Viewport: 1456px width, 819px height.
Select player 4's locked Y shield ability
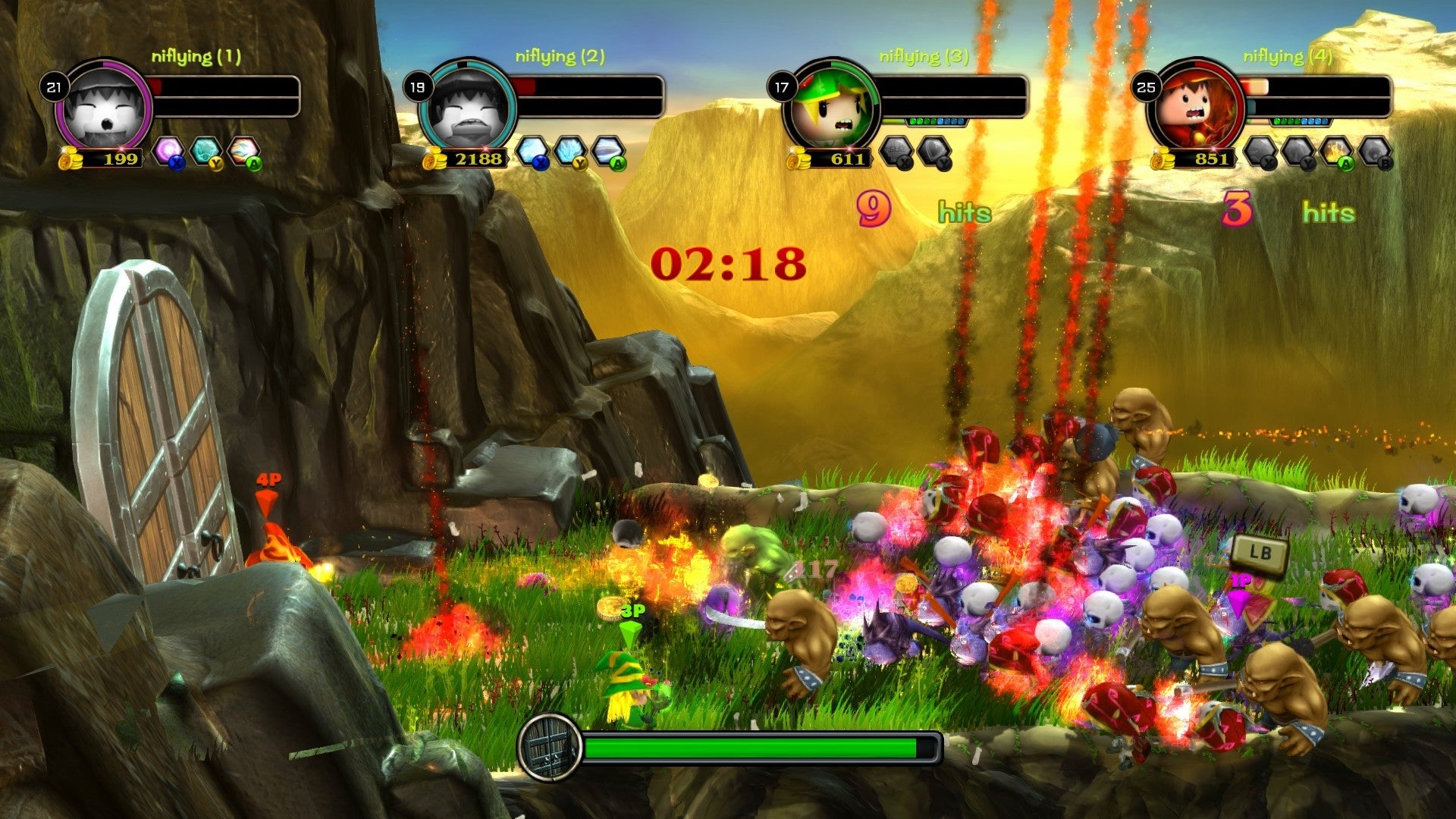point(1298,150)
